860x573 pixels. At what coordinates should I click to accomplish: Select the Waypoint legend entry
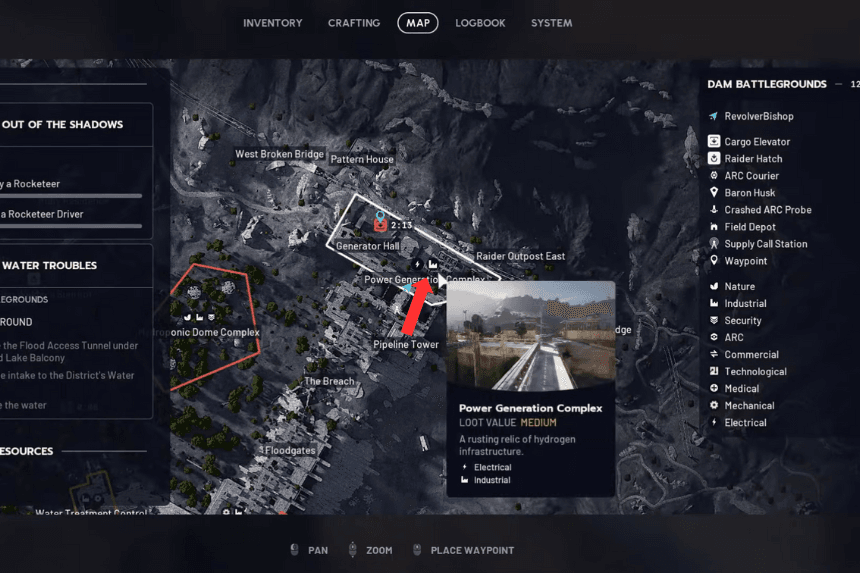[x=746, y=261]
